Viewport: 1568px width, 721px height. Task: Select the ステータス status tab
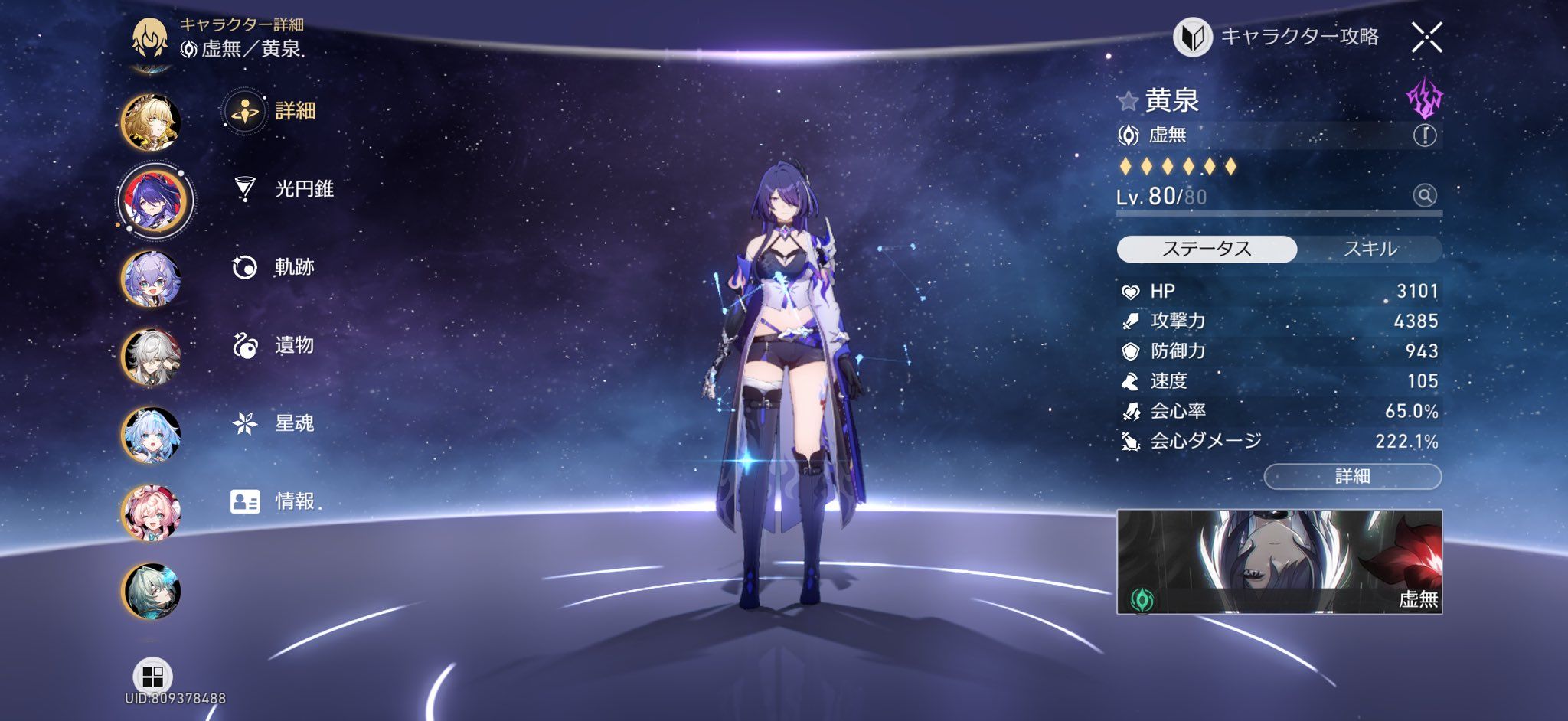click(x=1207, y=249)
